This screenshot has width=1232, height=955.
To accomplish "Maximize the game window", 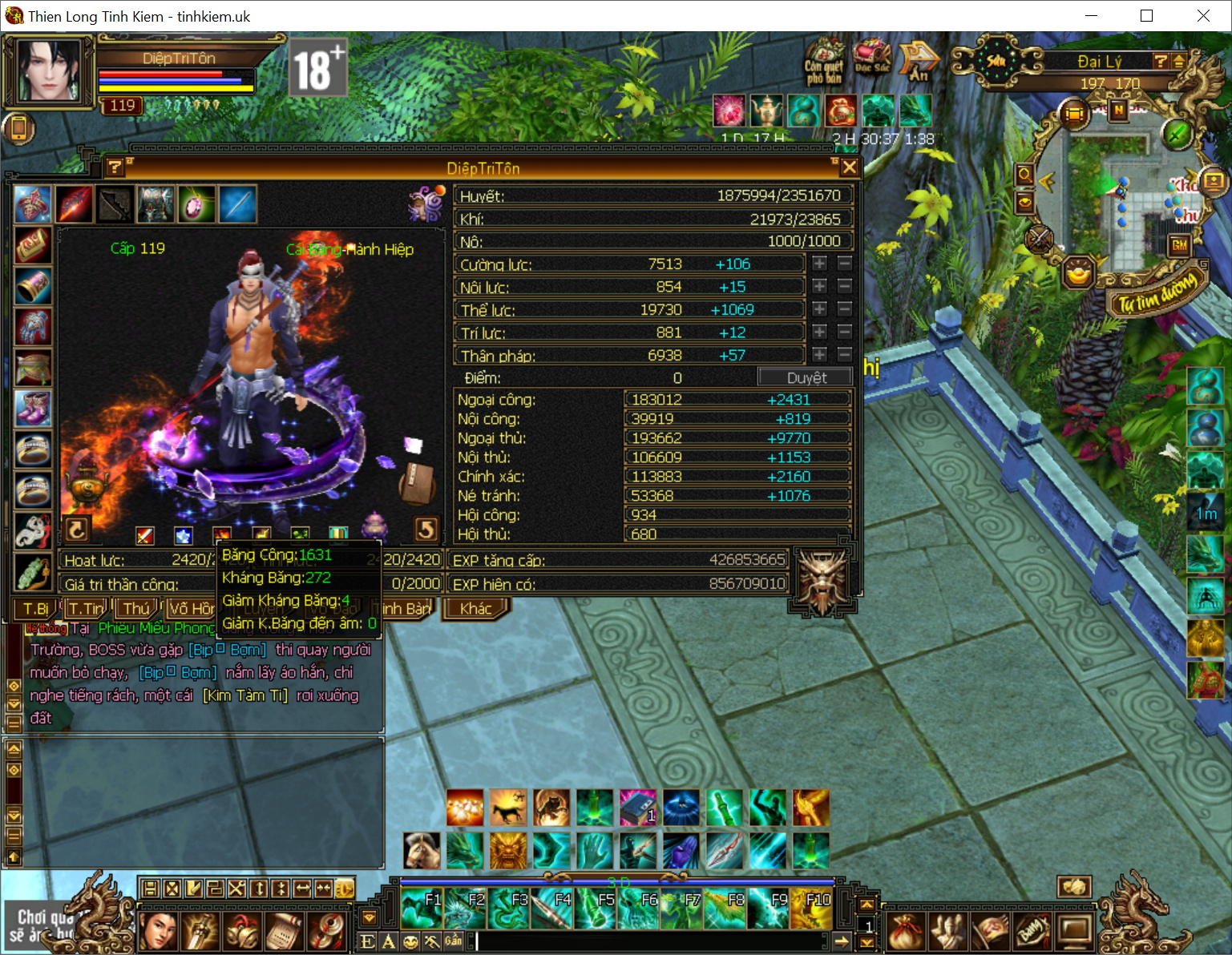I will click(x=1146, y=16).
